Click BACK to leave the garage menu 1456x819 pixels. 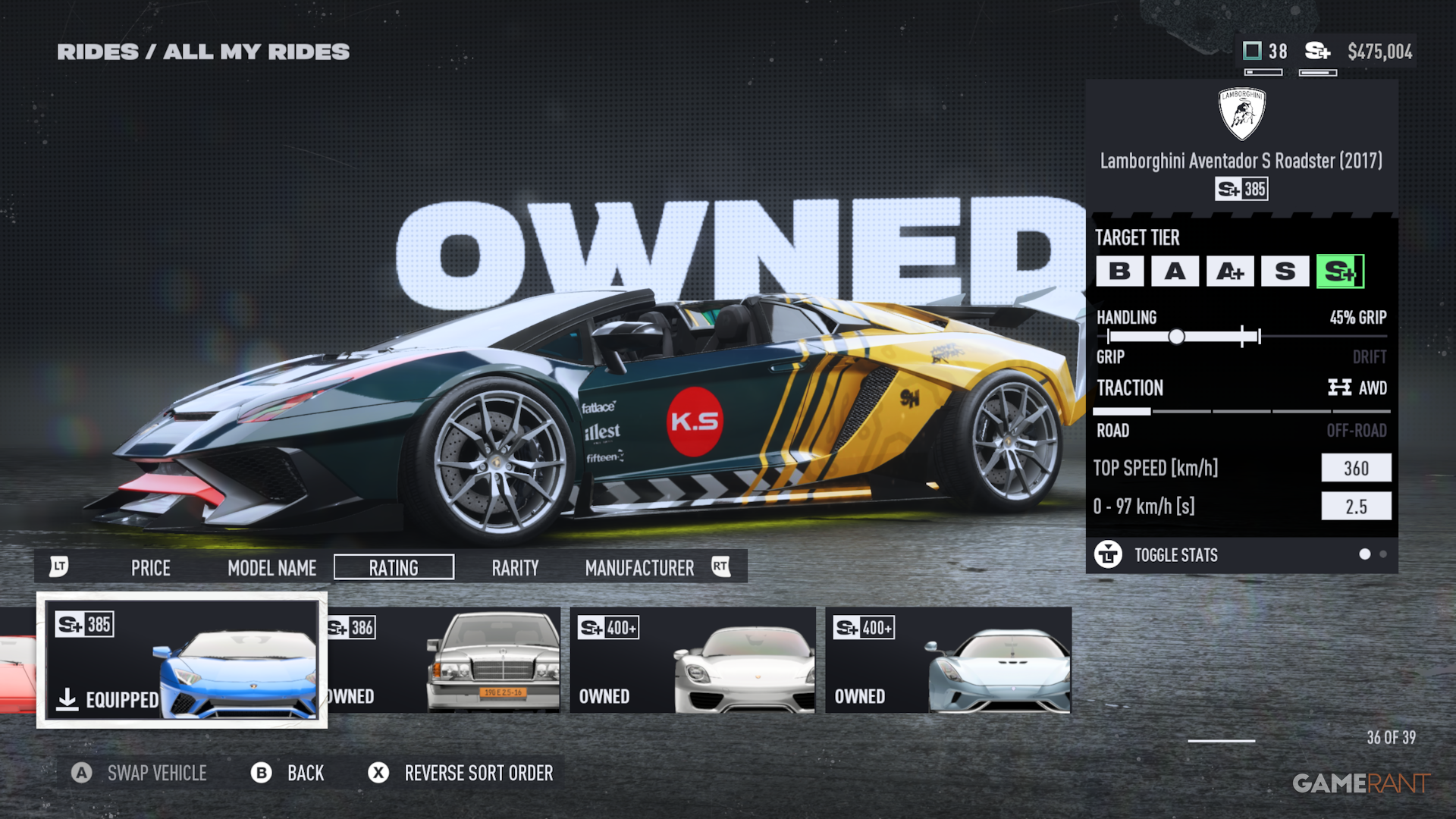(305, 773)
